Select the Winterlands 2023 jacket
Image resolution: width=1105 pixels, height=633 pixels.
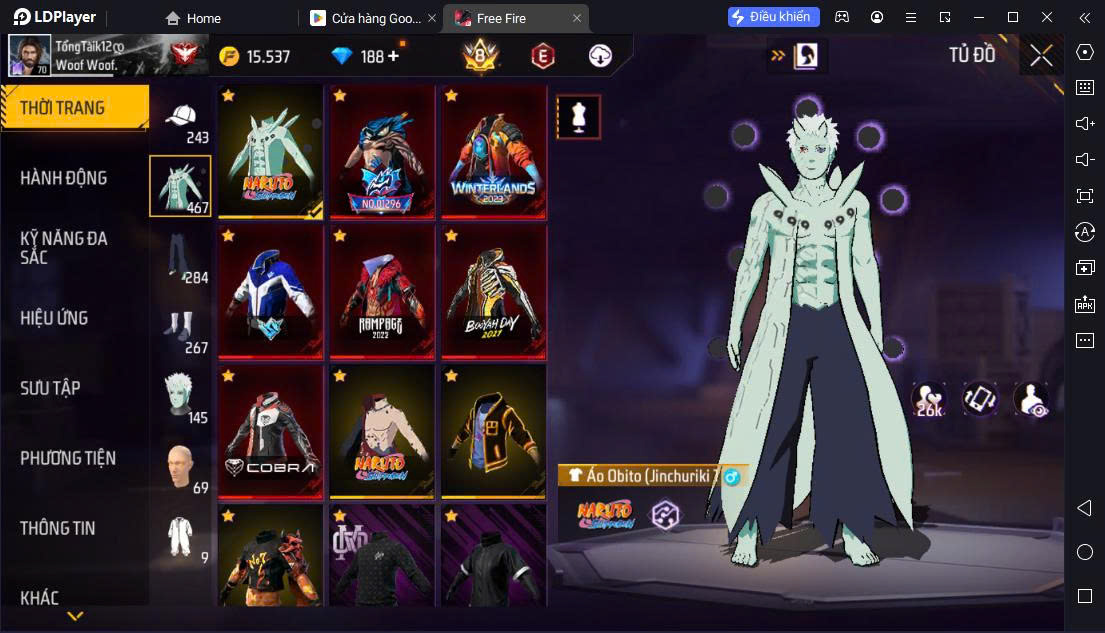[x=494, y=152]
